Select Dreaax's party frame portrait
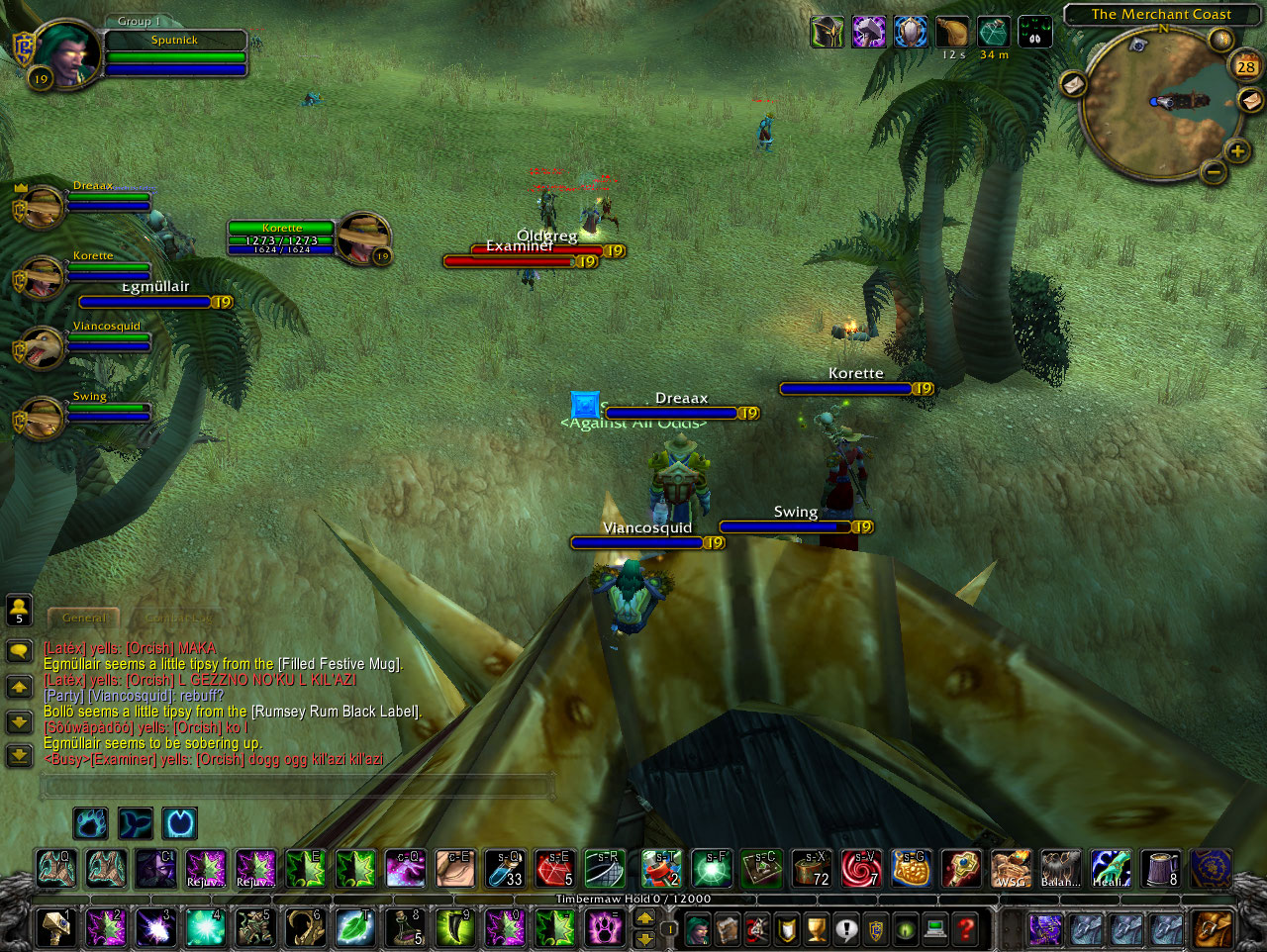 click(x=42, y=206)
